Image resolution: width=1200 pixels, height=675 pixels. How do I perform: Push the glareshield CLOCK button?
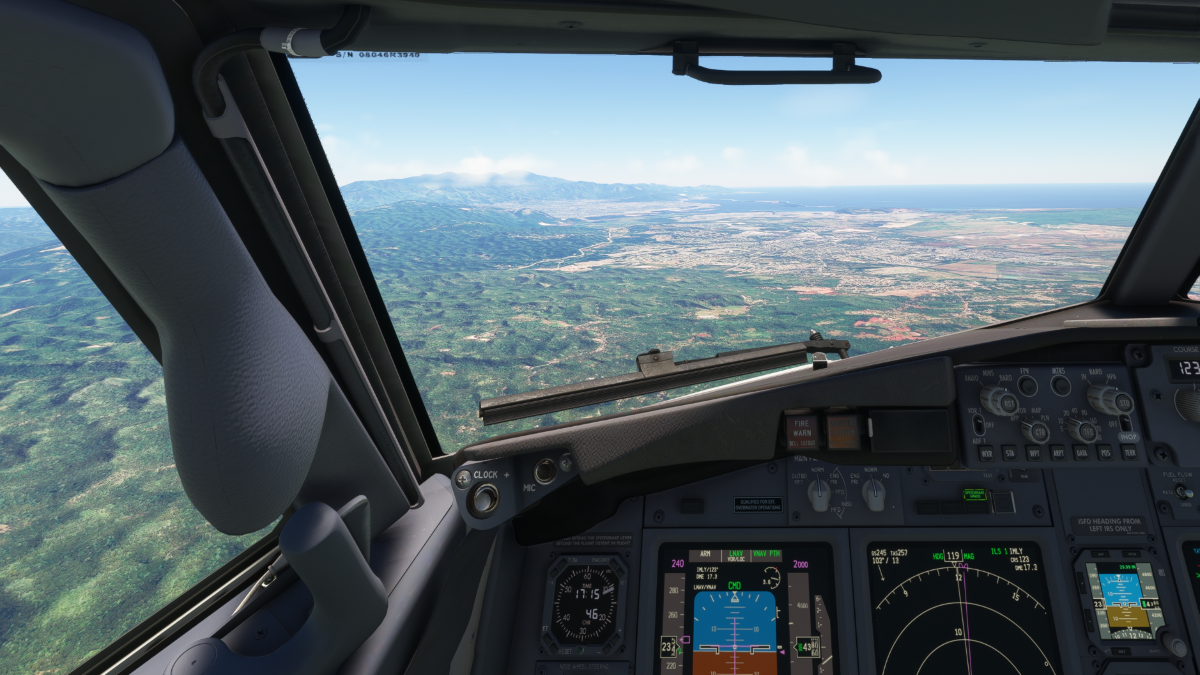485,498
